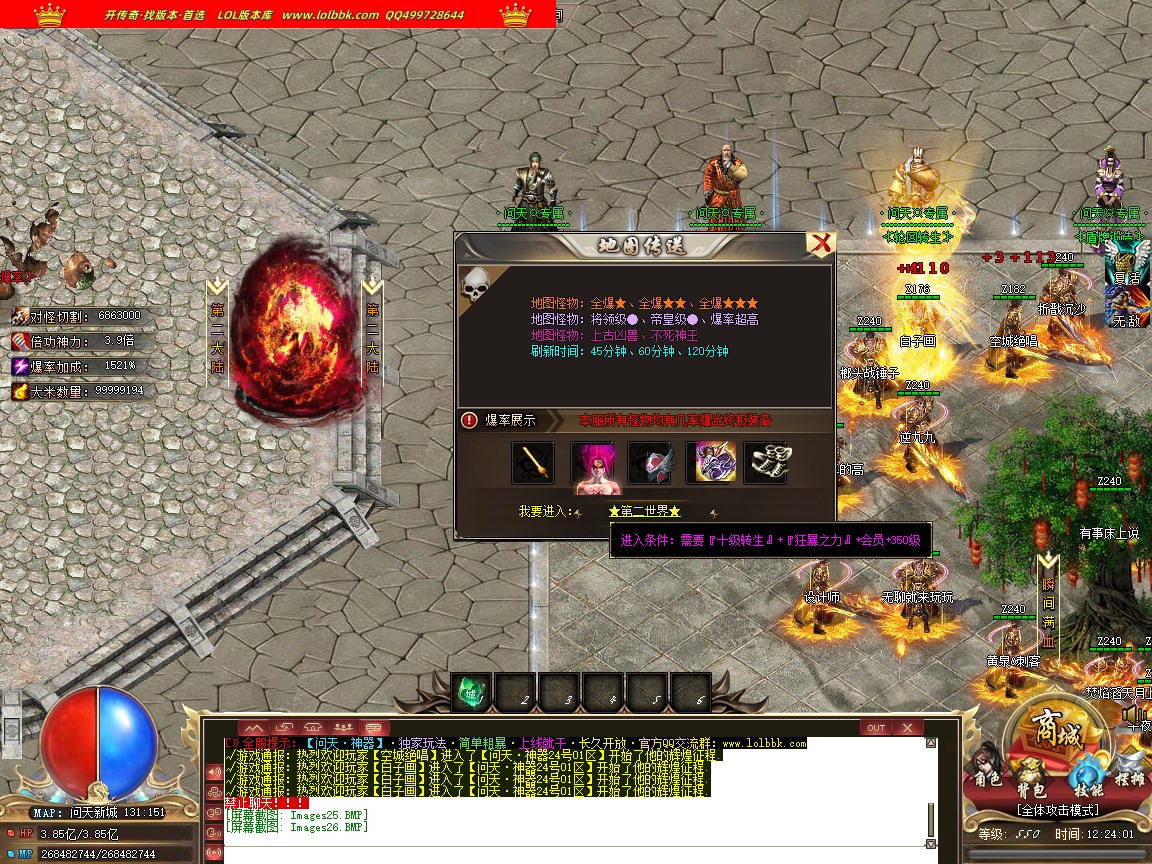Select the silver boots drop icon
Image resolution: width=1152 pixels, height=864 pixels.
tap(765, 462)
